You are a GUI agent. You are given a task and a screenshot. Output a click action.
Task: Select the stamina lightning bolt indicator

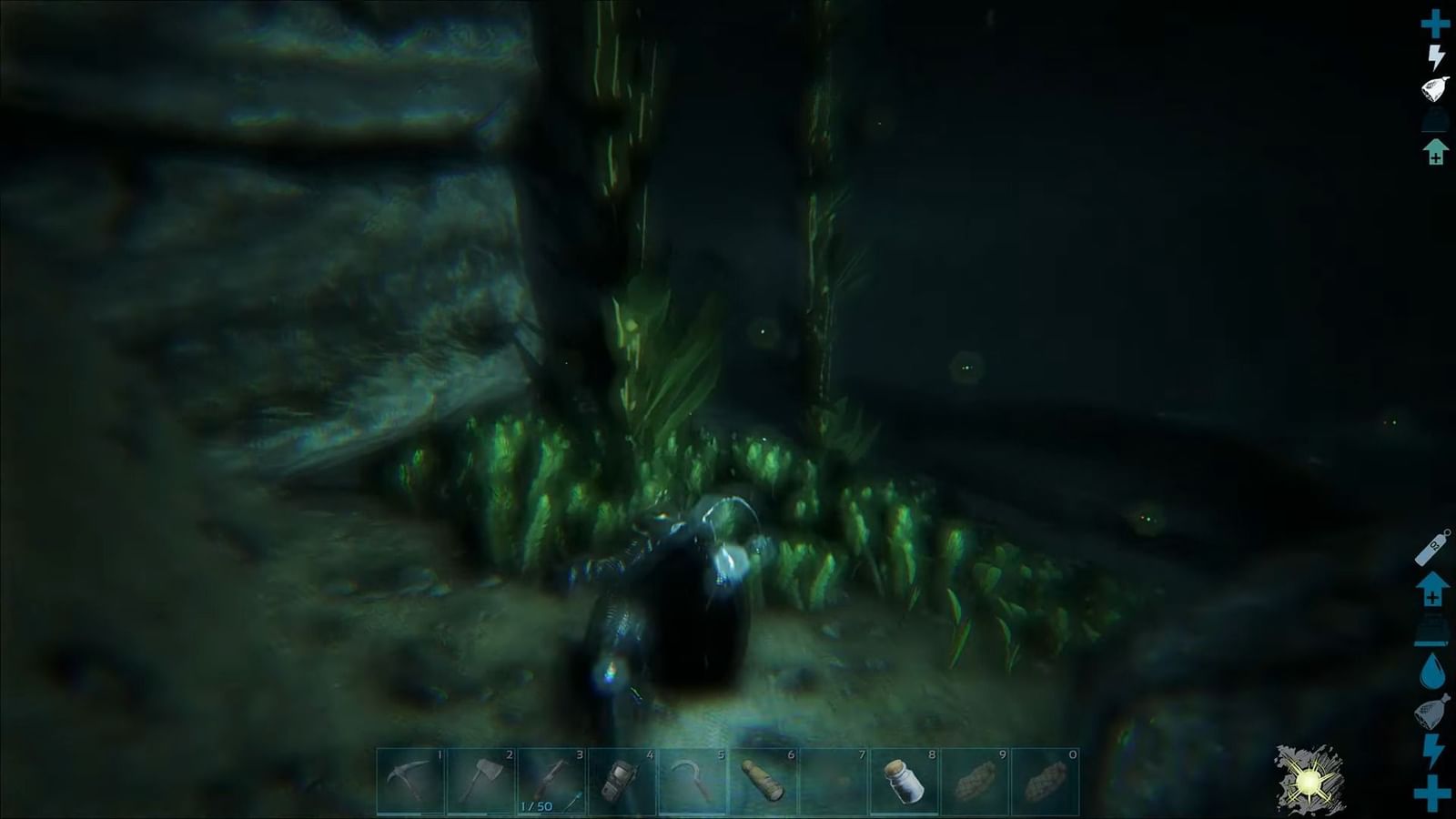pos(1436,56)
